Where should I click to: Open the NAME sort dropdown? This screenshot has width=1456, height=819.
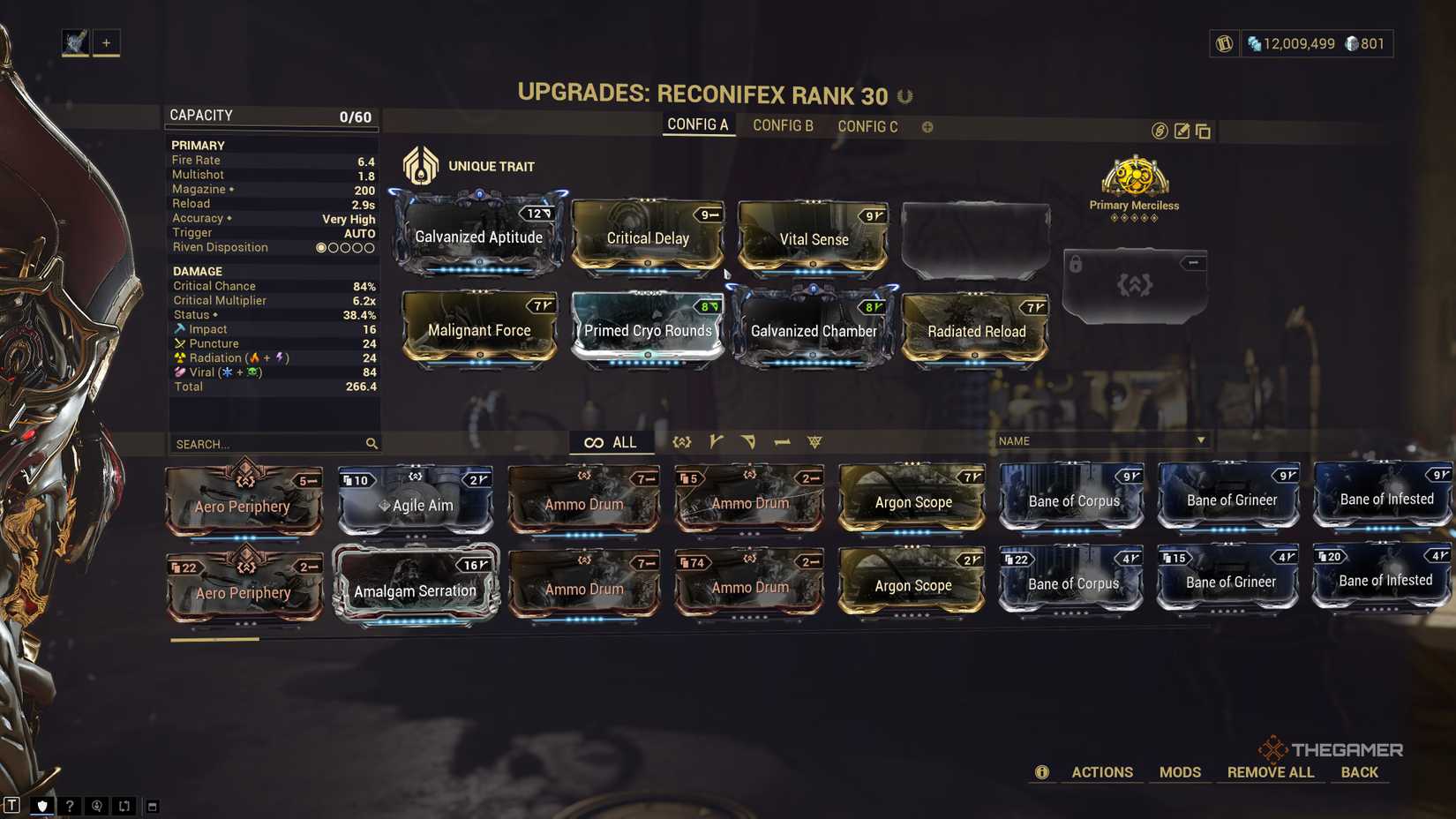click(1100, 440)
